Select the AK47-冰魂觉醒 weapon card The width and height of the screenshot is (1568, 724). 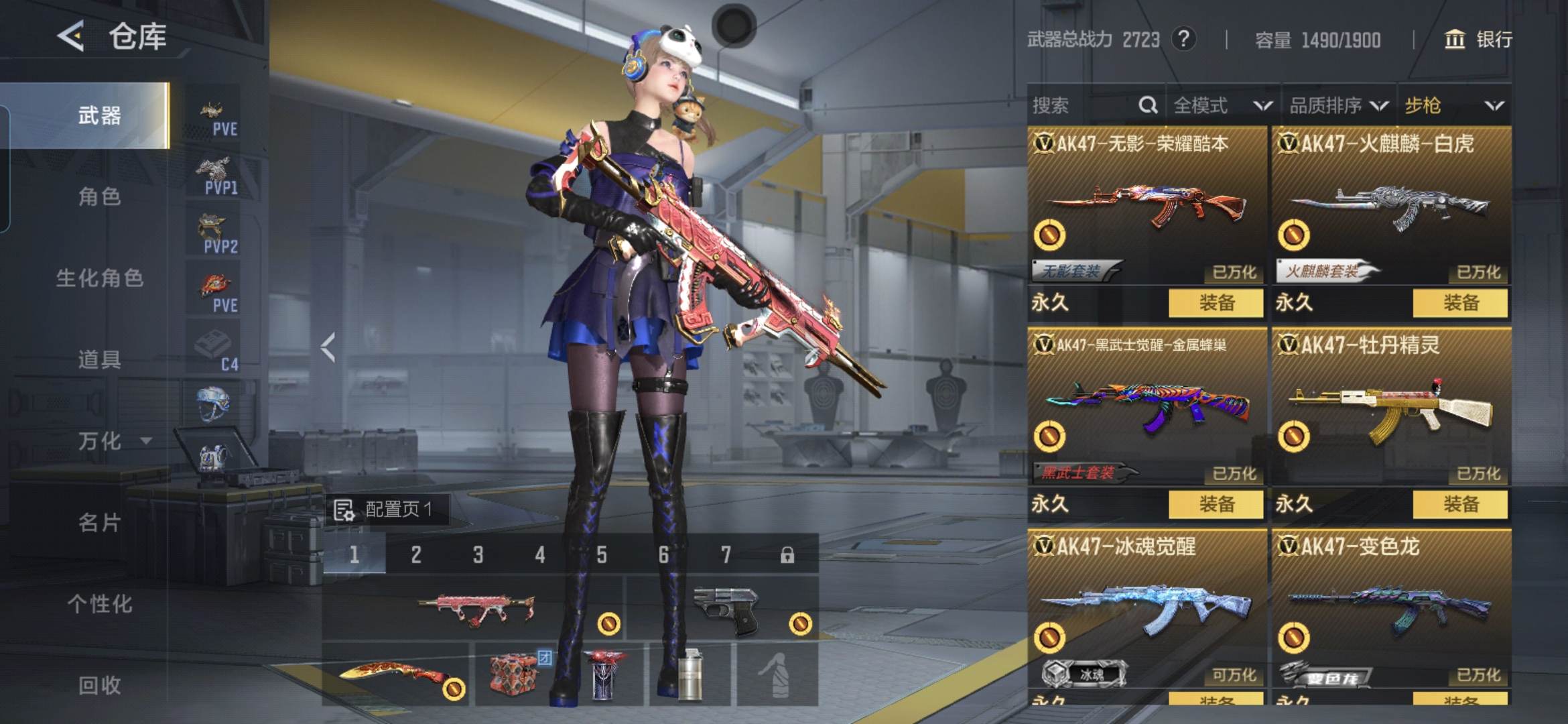click(x=1147, y=607)
